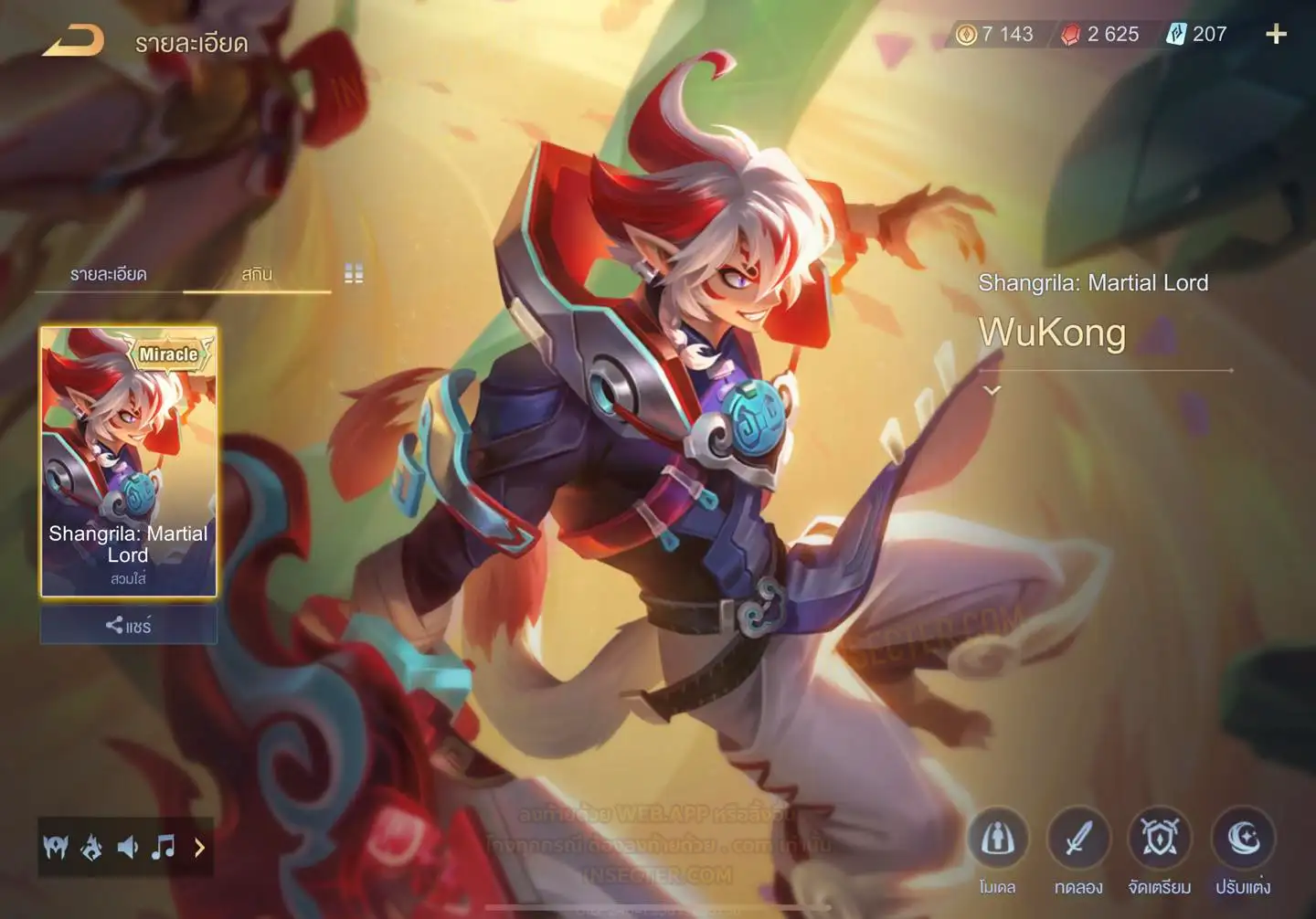Screen dimensions: 1316x919
Task: Click the speaker sound icon
Action: click(127, 848)
